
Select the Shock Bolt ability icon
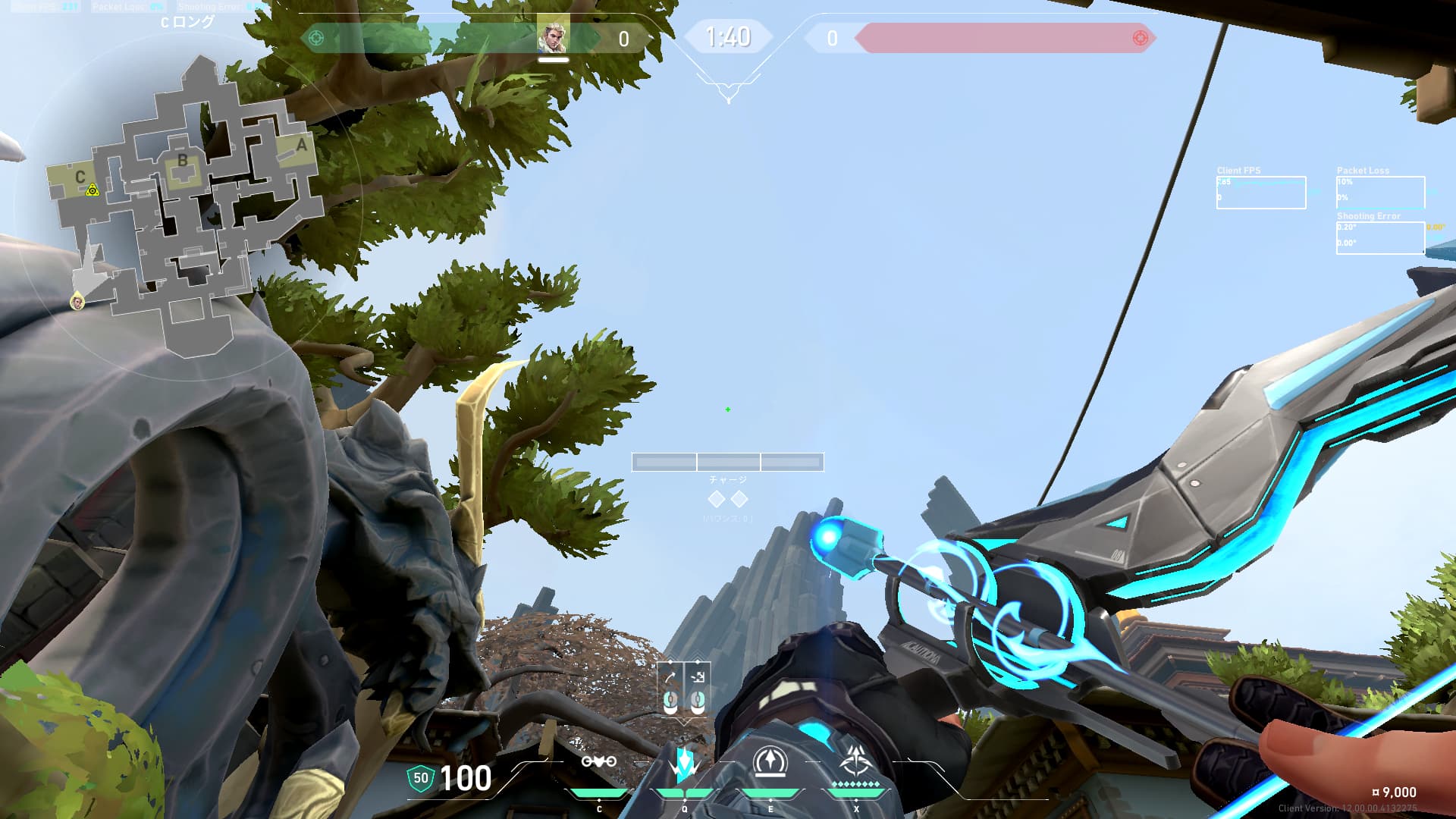click(684, 764)
